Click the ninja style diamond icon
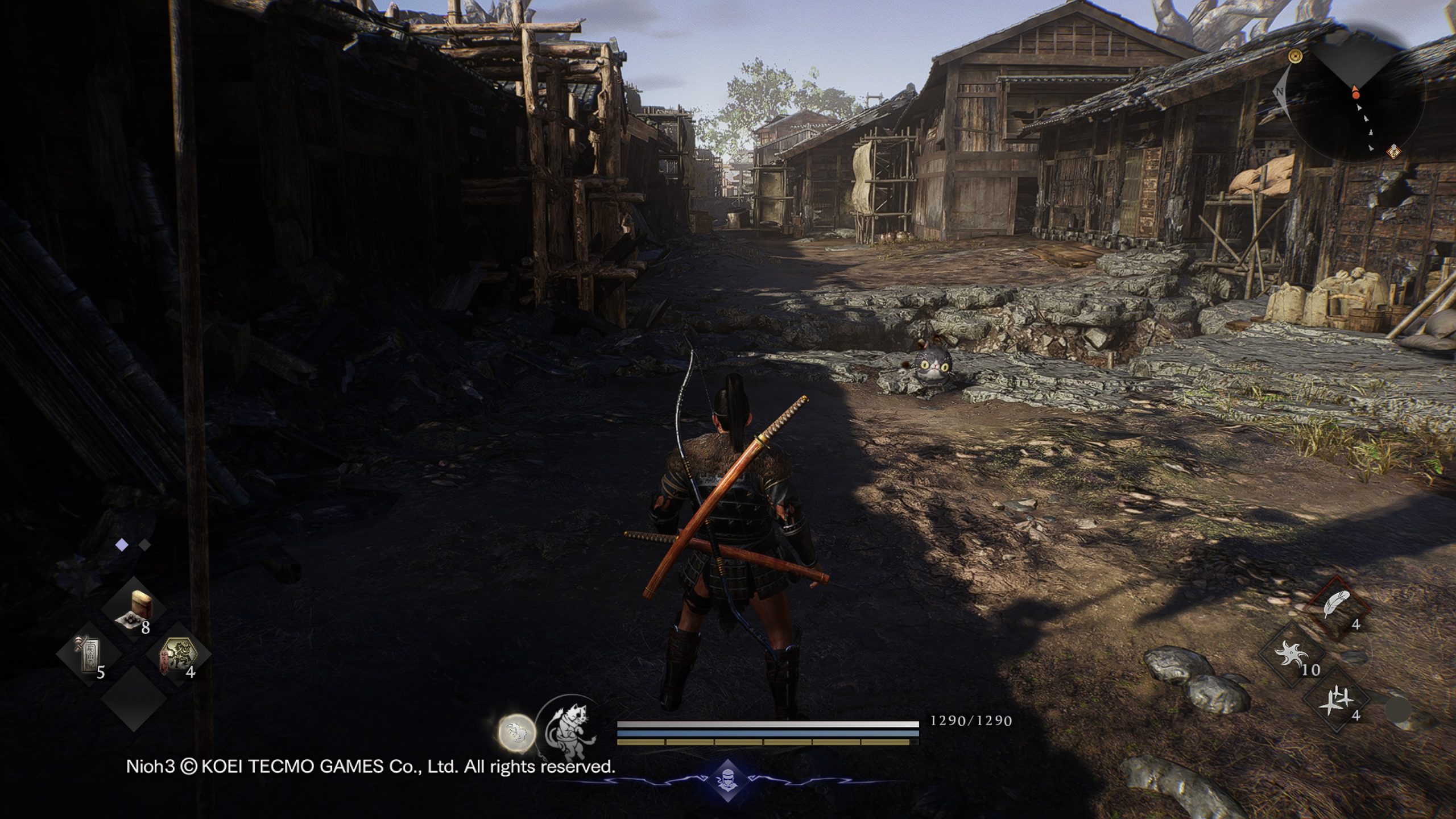Viewport: 1456px width, 819px height. (727, 780)
